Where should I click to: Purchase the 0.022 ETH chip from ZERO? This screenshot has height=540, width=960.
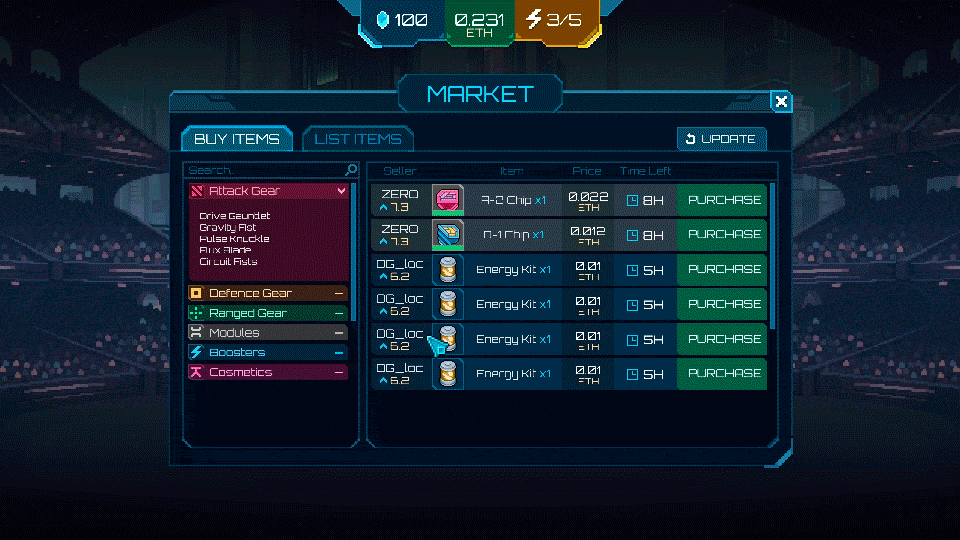coord(724,200)
